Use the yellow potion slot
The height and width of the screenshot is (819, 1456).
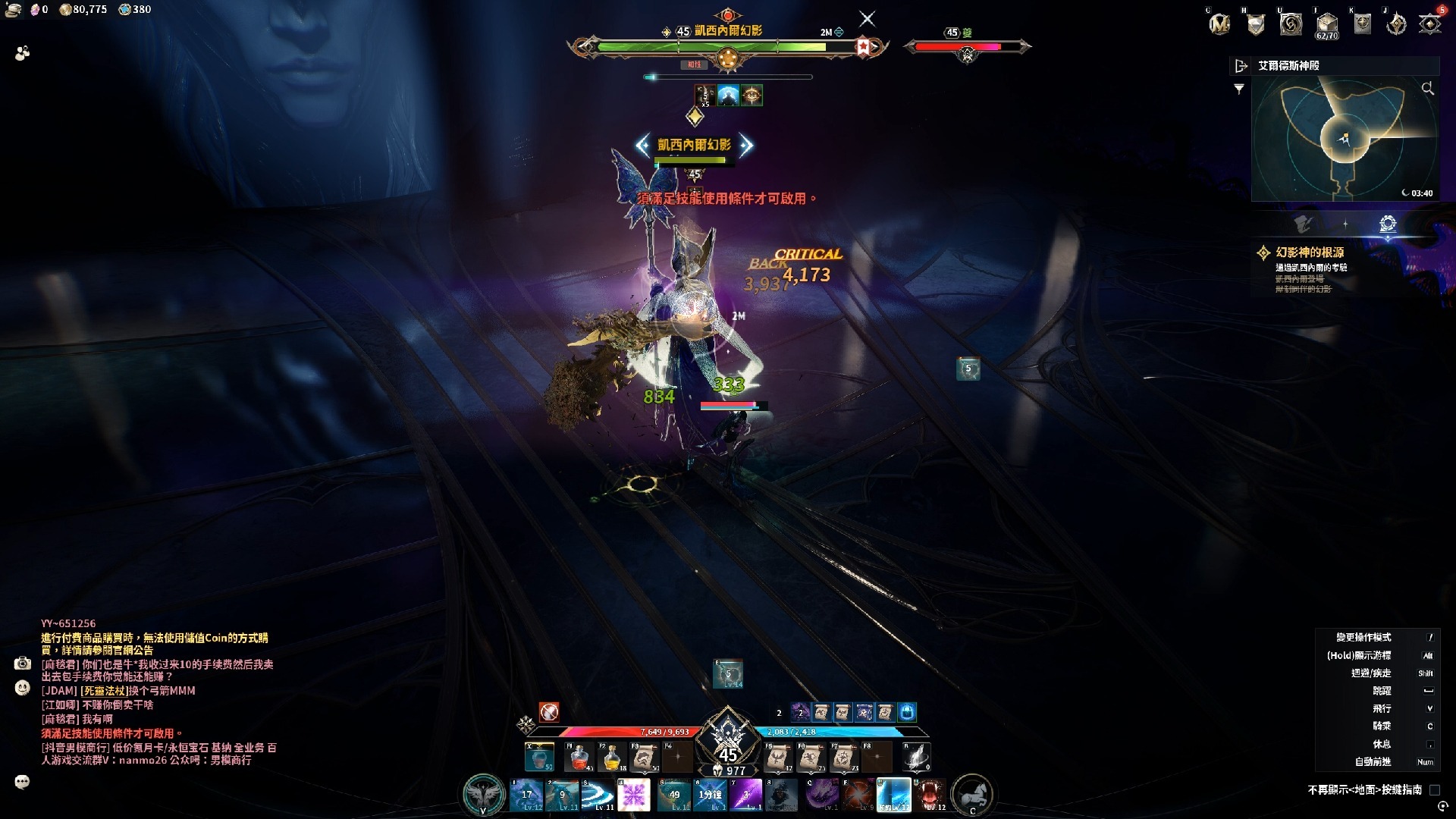(612, 757)
